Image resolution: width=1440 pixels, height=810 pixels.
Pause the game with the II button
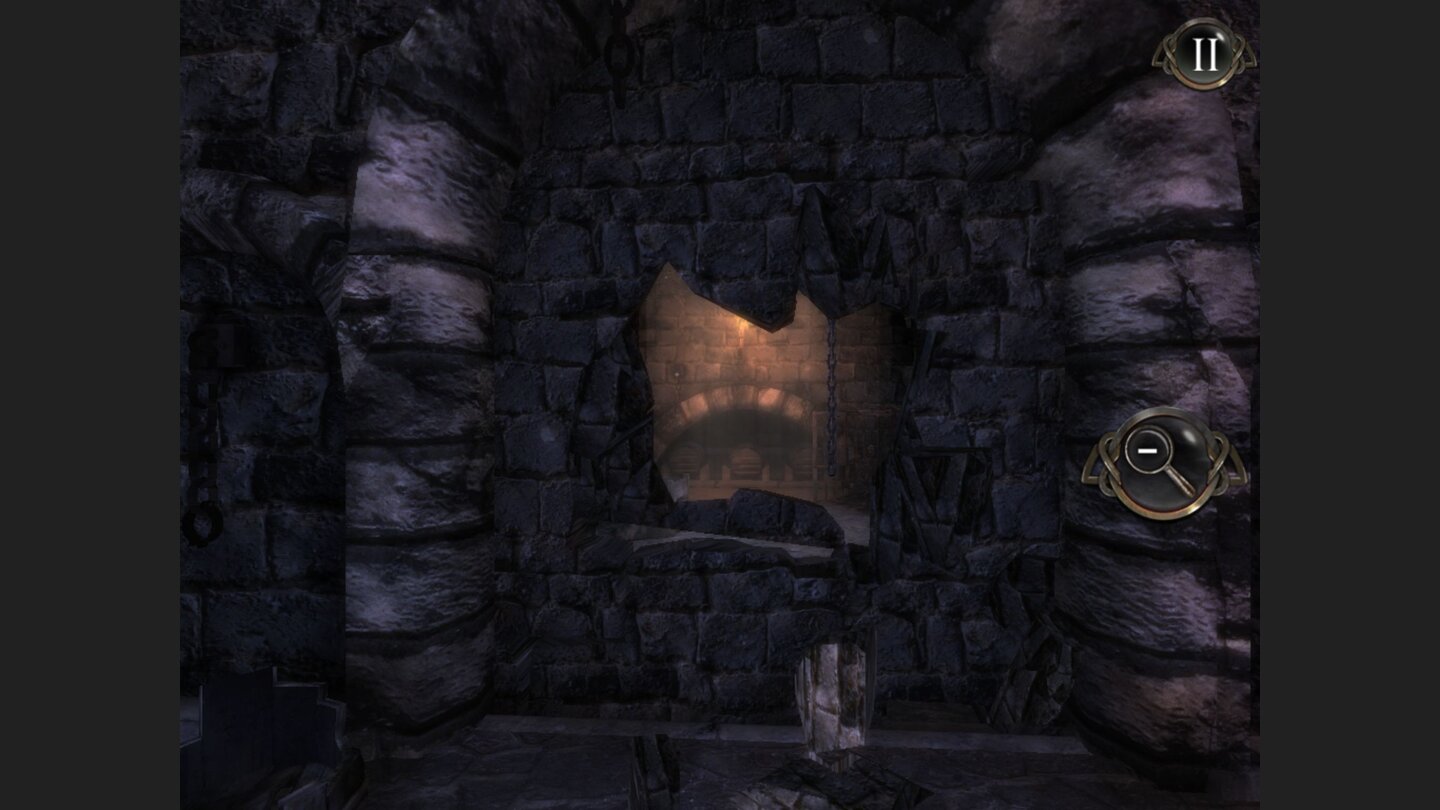coord(1203,55)
